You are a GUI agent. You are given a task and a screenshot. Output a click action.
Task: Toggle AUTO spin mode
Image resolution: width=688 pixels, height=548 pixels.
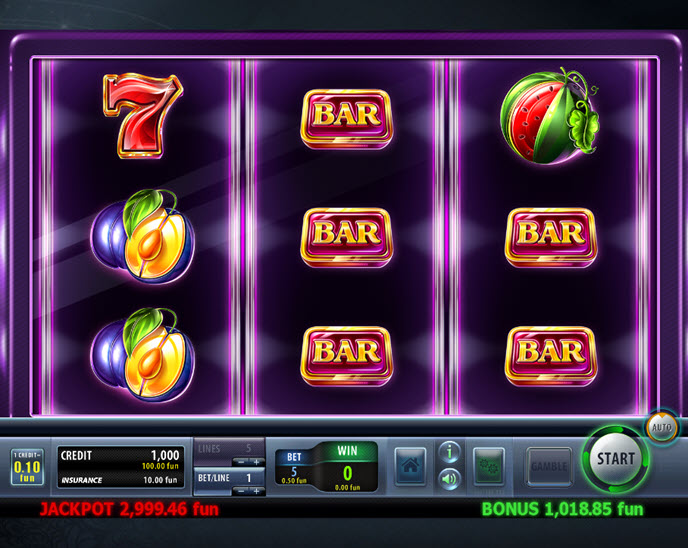click(x=662, y=426)
